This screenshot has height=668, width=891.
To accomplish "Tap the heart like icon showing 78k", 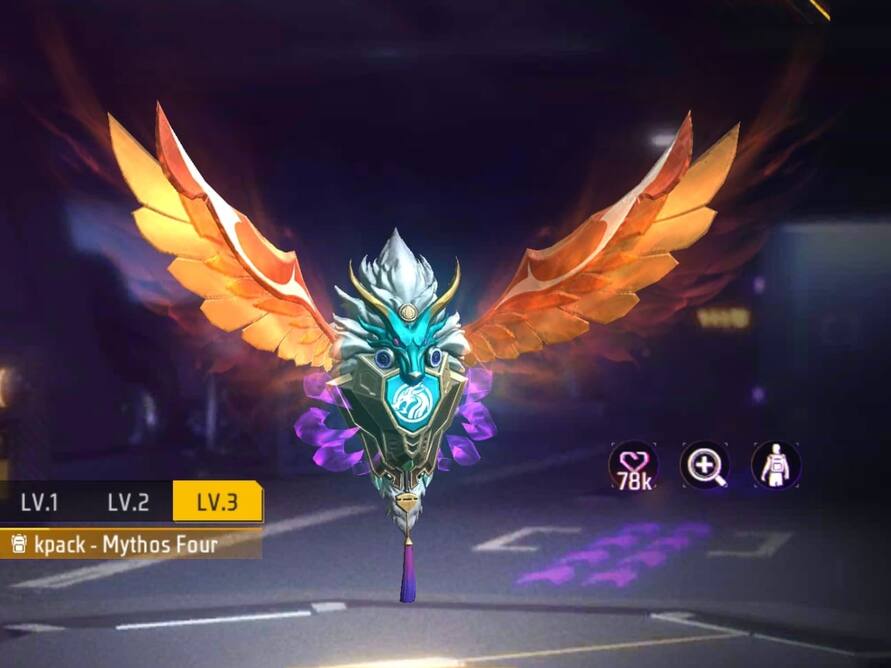I will point(633,465).
